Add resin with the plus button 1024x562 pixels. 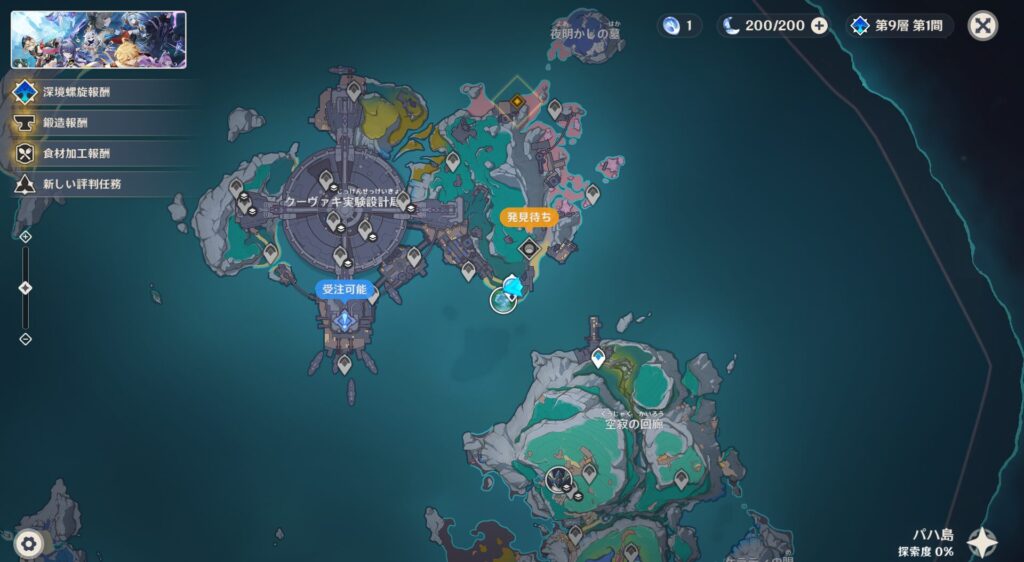tap(819, 26)
